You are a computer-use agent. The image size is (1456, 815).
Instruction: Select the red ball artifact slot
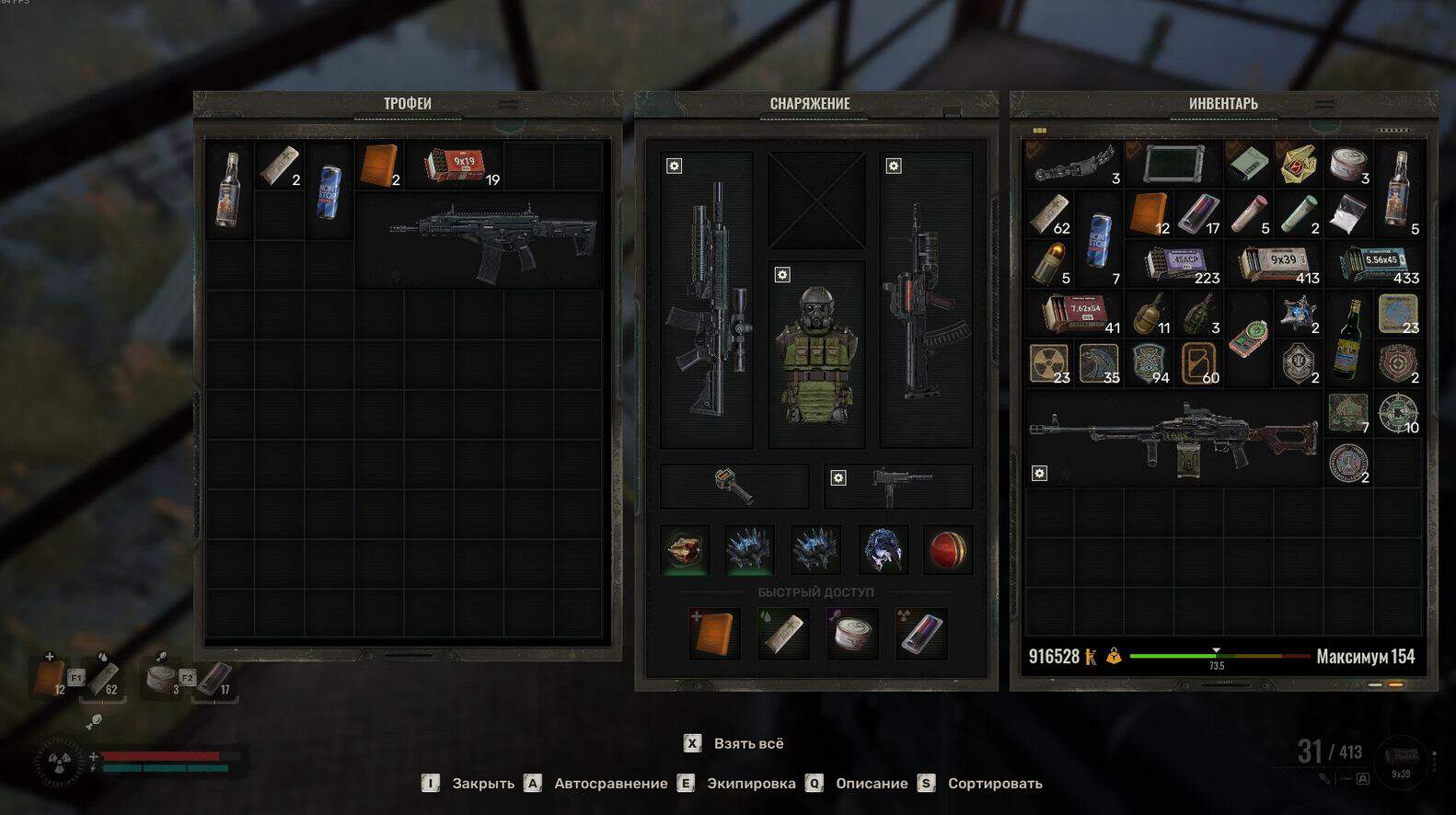tap(947, 550)
